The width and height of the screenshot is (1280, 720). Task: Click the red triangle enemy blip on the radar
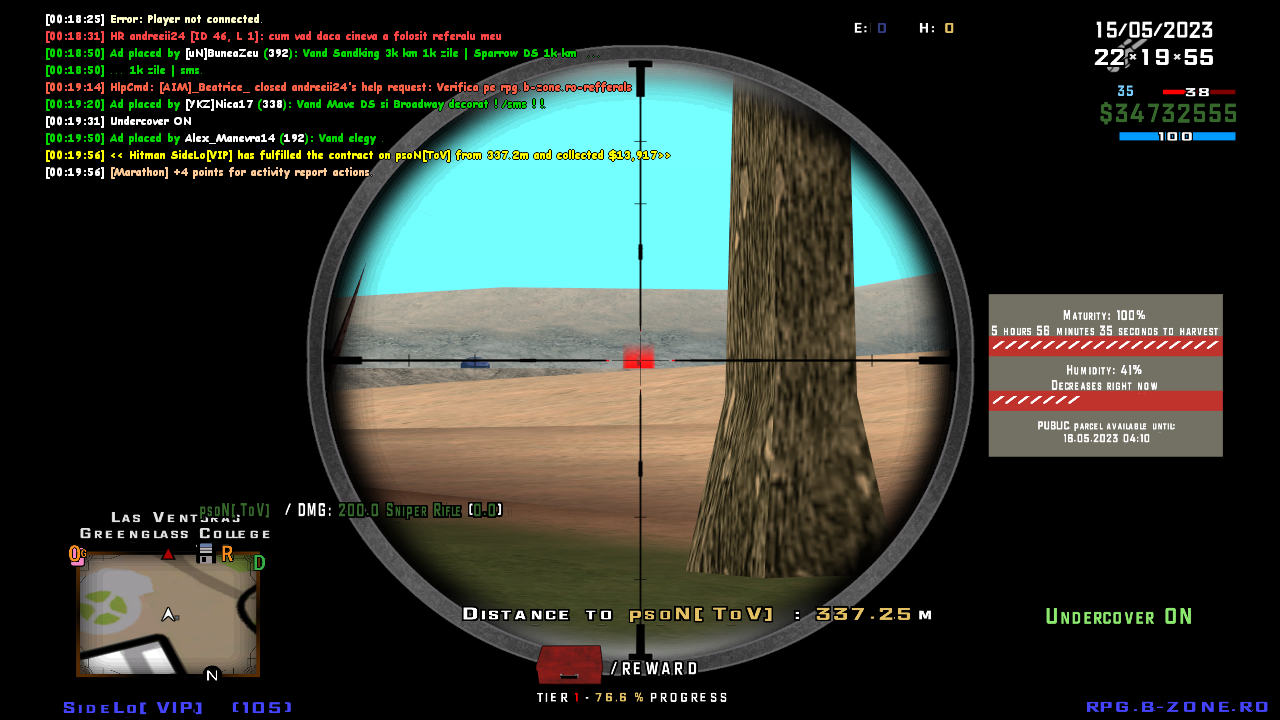pos(168,553)
